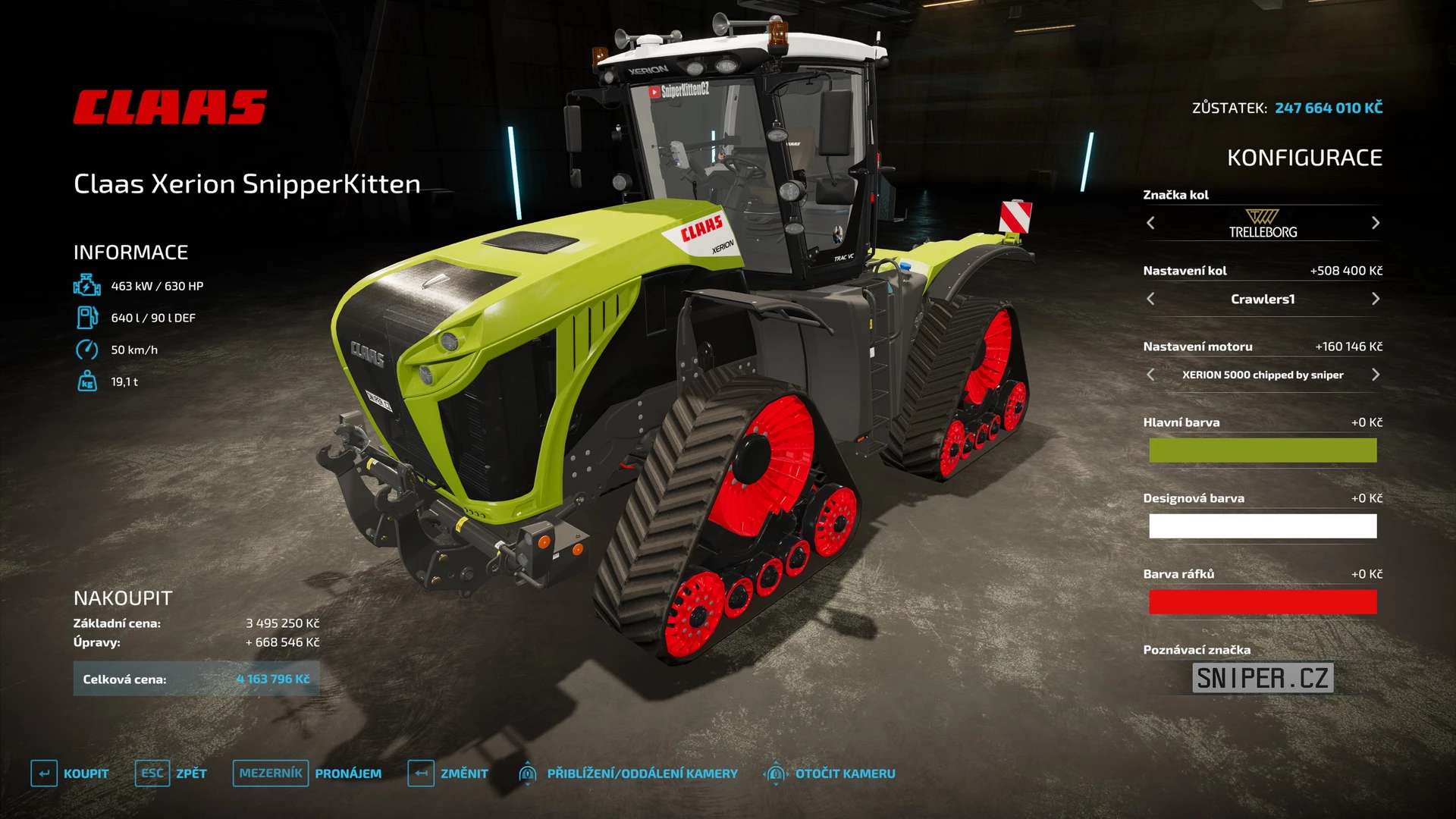Screen dimensions: 1456x819
Task: Select previous wheel brand before Trelleborg
Action: [1150, 223]
